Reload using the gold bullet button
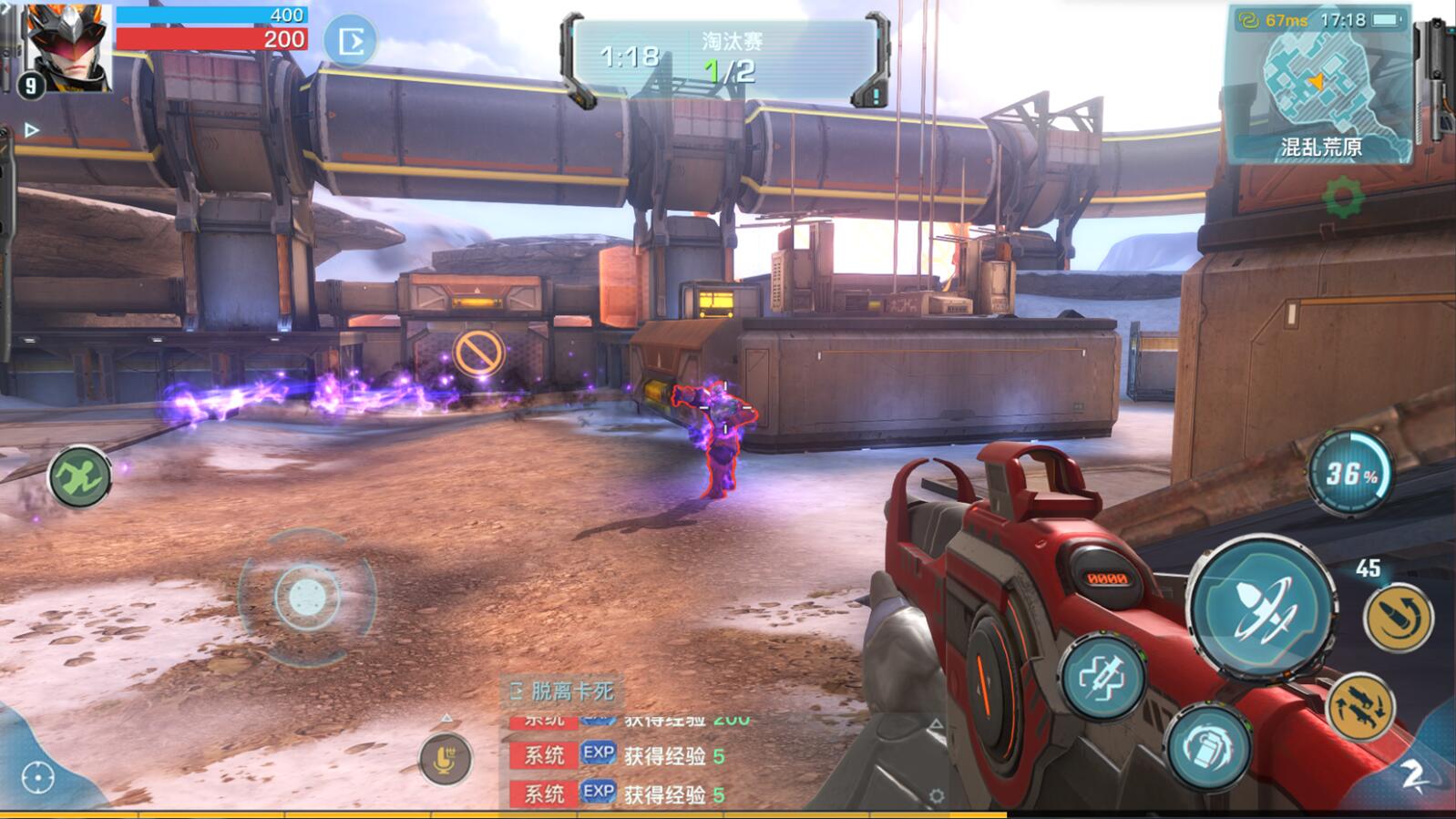Image resolution: width=1456 pixels, height=819 pixels. [1398, 619]
